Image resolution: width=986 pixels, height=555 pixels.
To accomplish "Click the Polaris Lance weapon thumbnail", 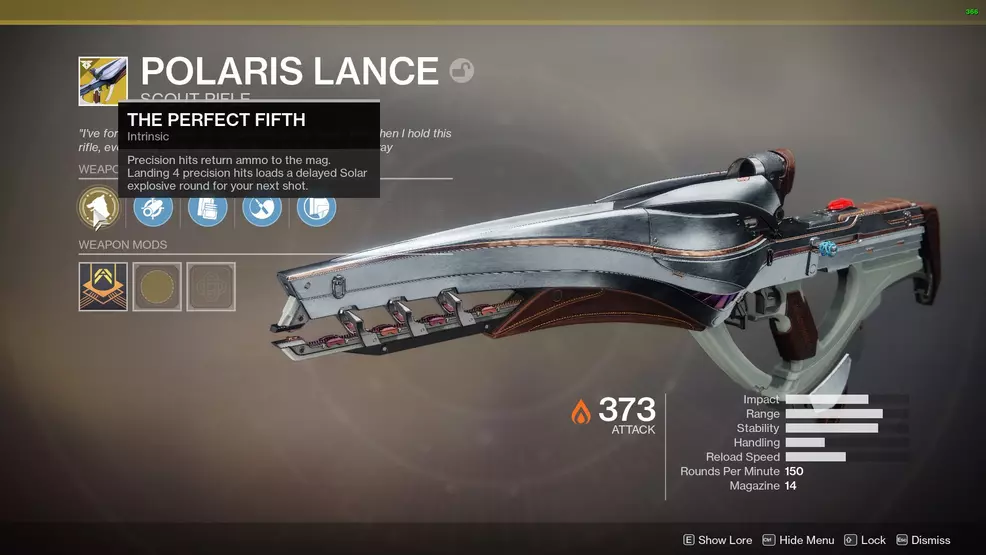I will coord(103,81).
